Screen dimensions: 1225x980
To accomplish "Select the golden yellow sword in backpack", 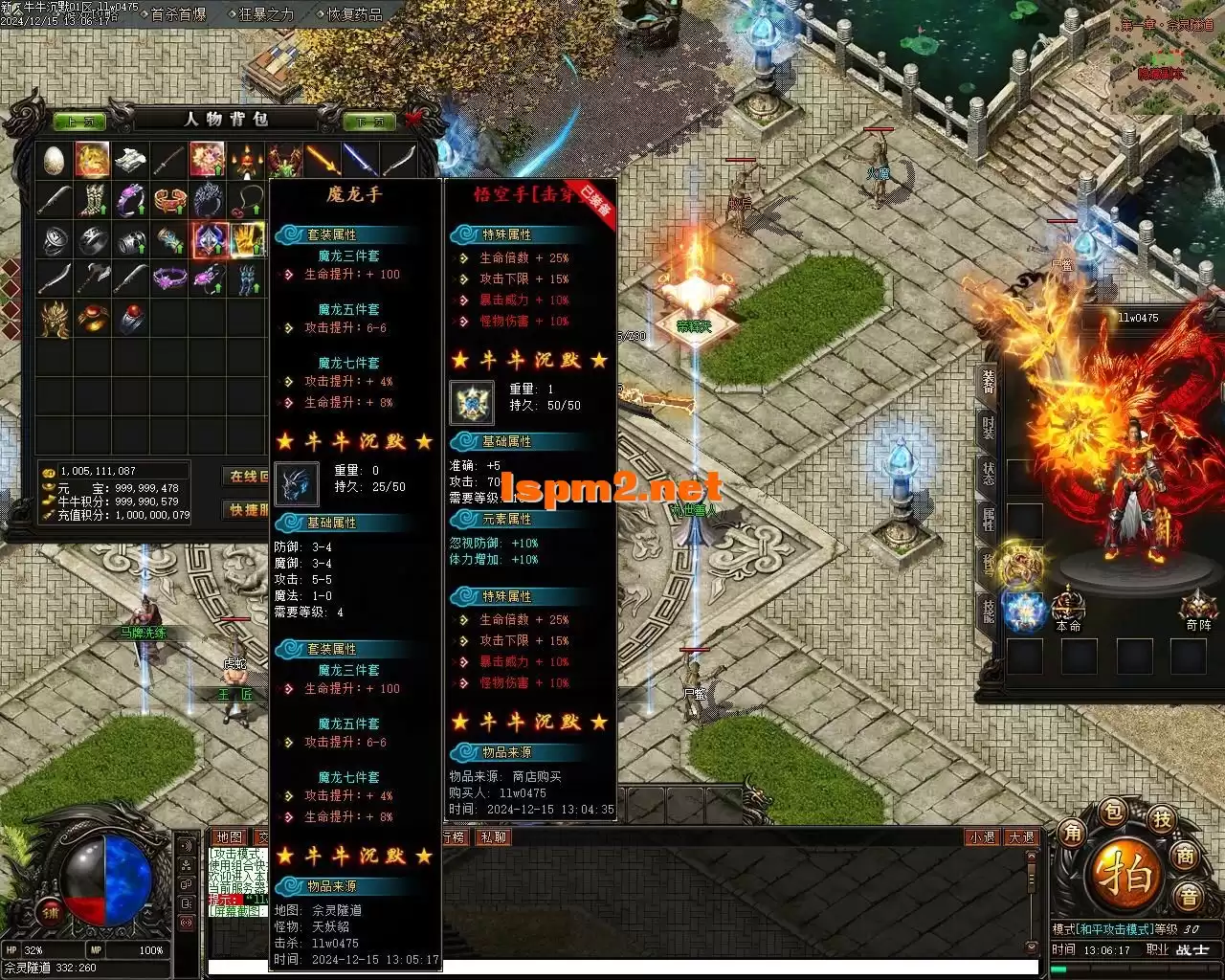I will (323, 161).
